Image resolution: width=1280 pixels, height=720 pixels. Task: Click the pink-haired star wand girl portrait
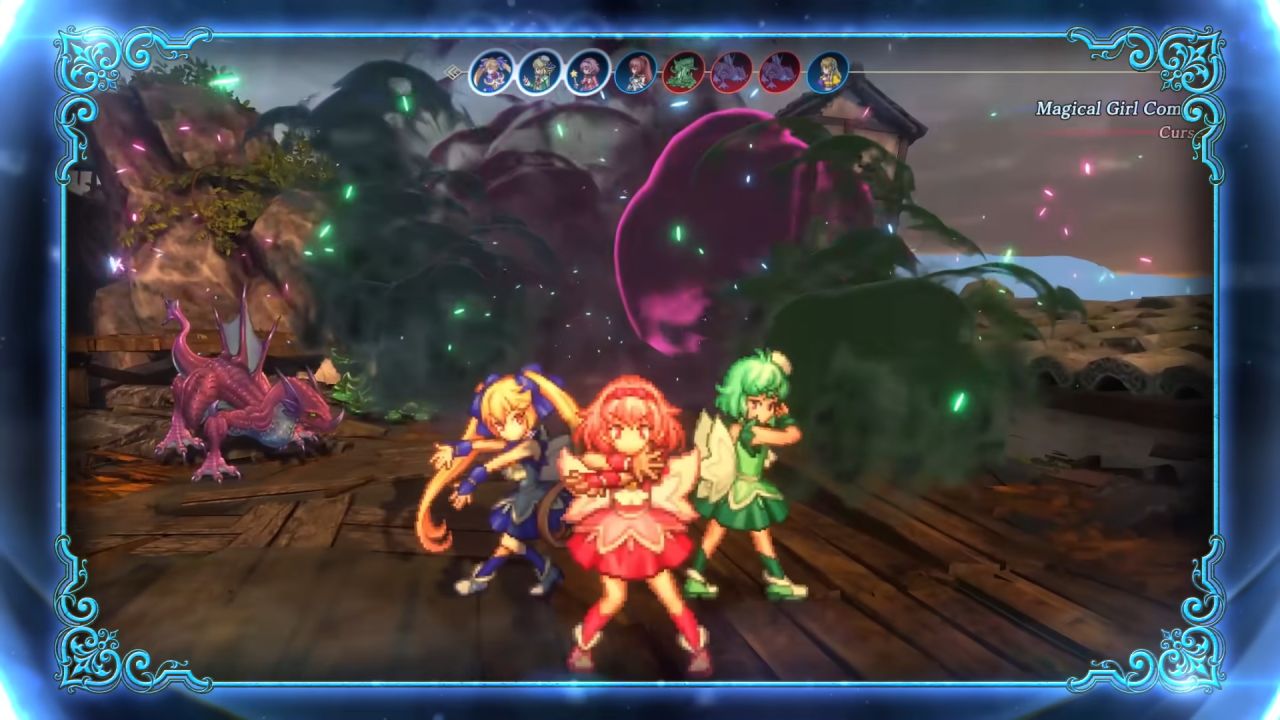click(x=588, y=72)
